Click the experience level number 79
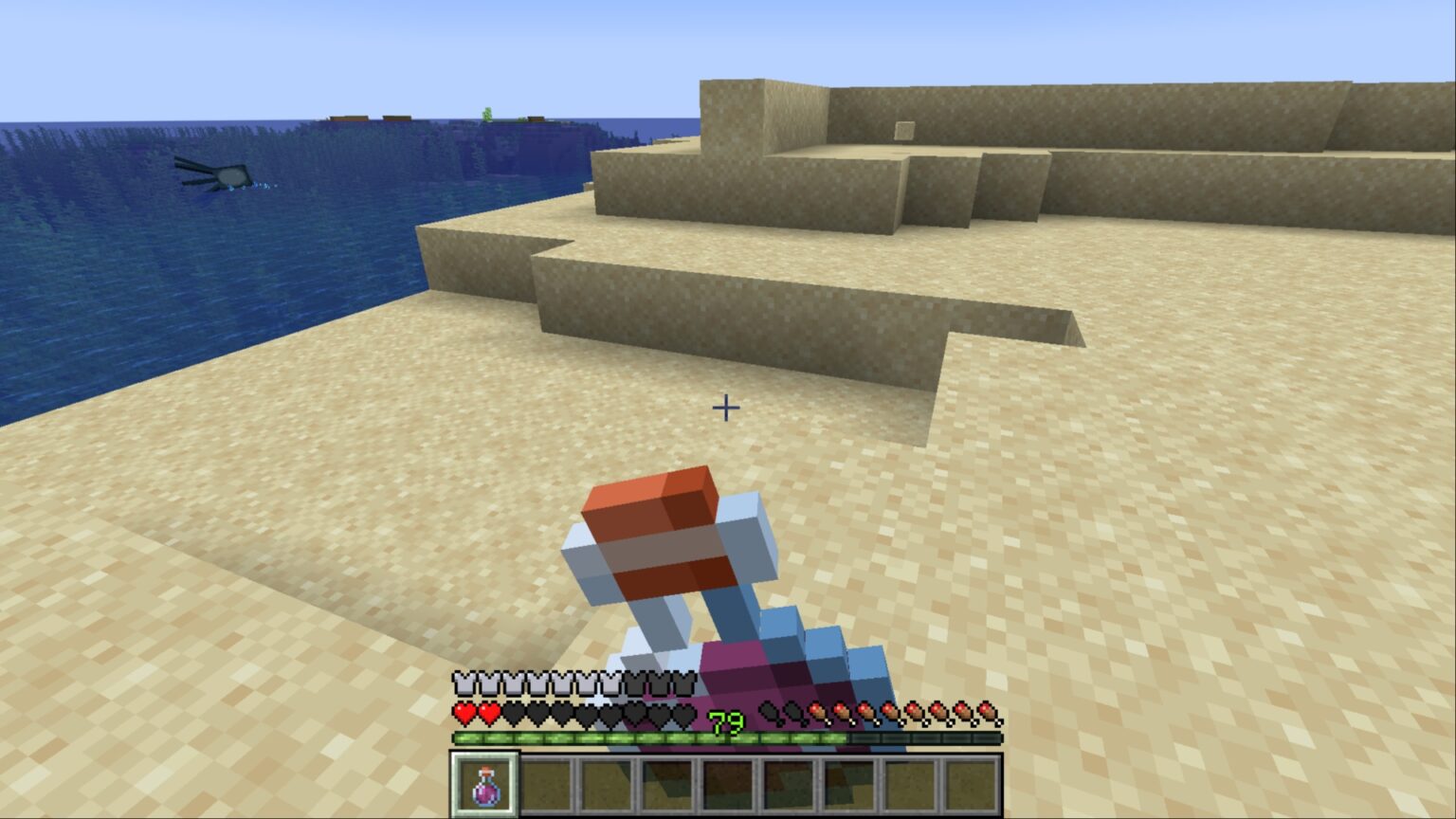Screen dimensions: 1456x819 pos(725,720)
